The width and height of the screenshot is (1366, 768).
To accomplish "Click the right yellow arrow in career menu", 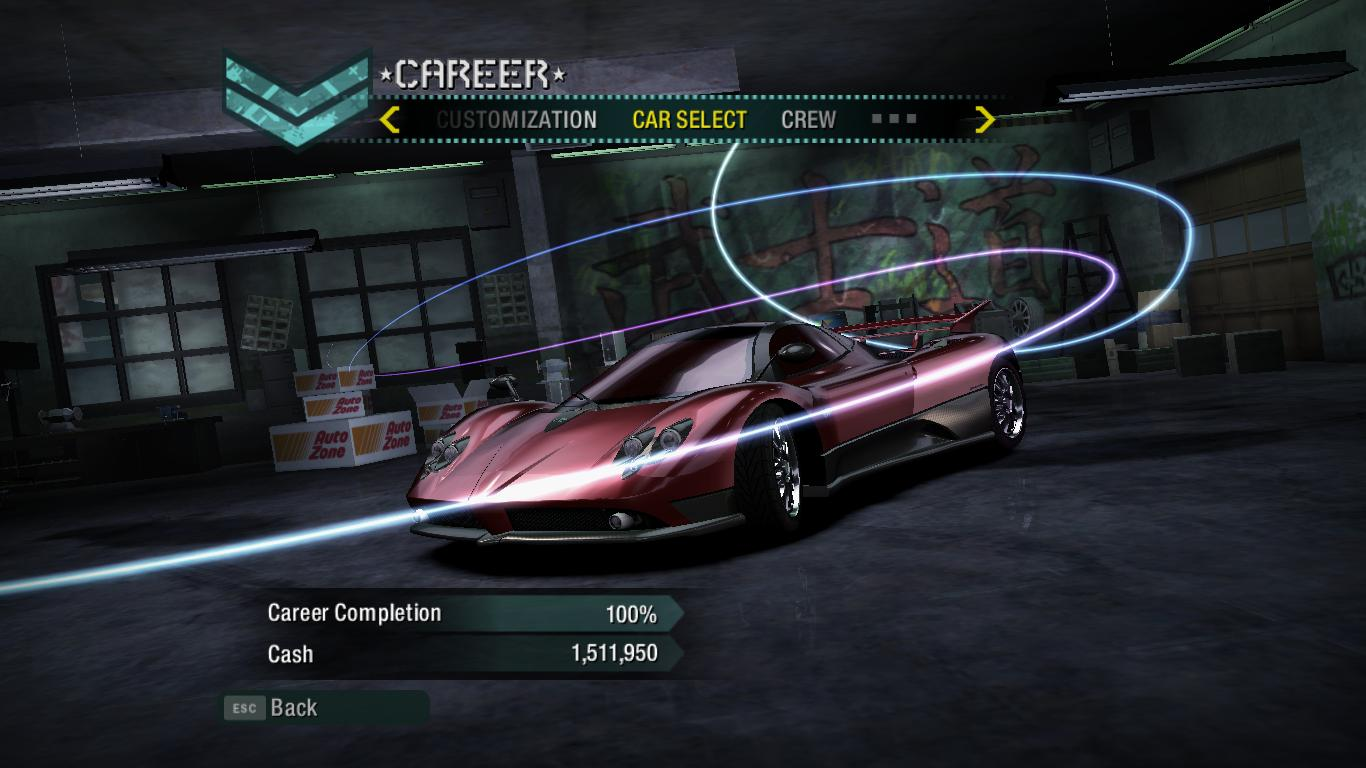I will coord(985,120).
